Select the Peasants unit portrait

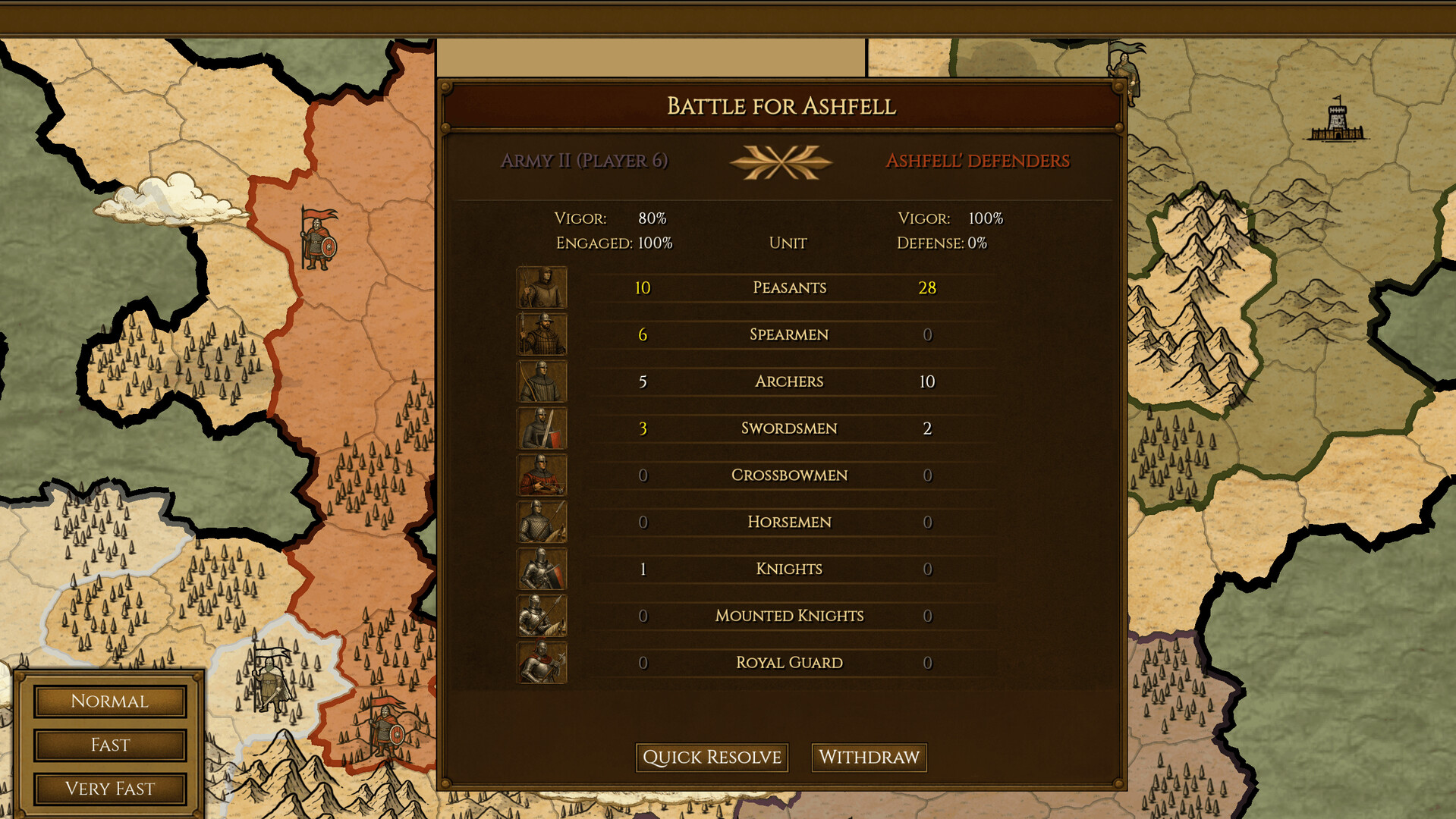pyautogui.click(x=541, y=288)
